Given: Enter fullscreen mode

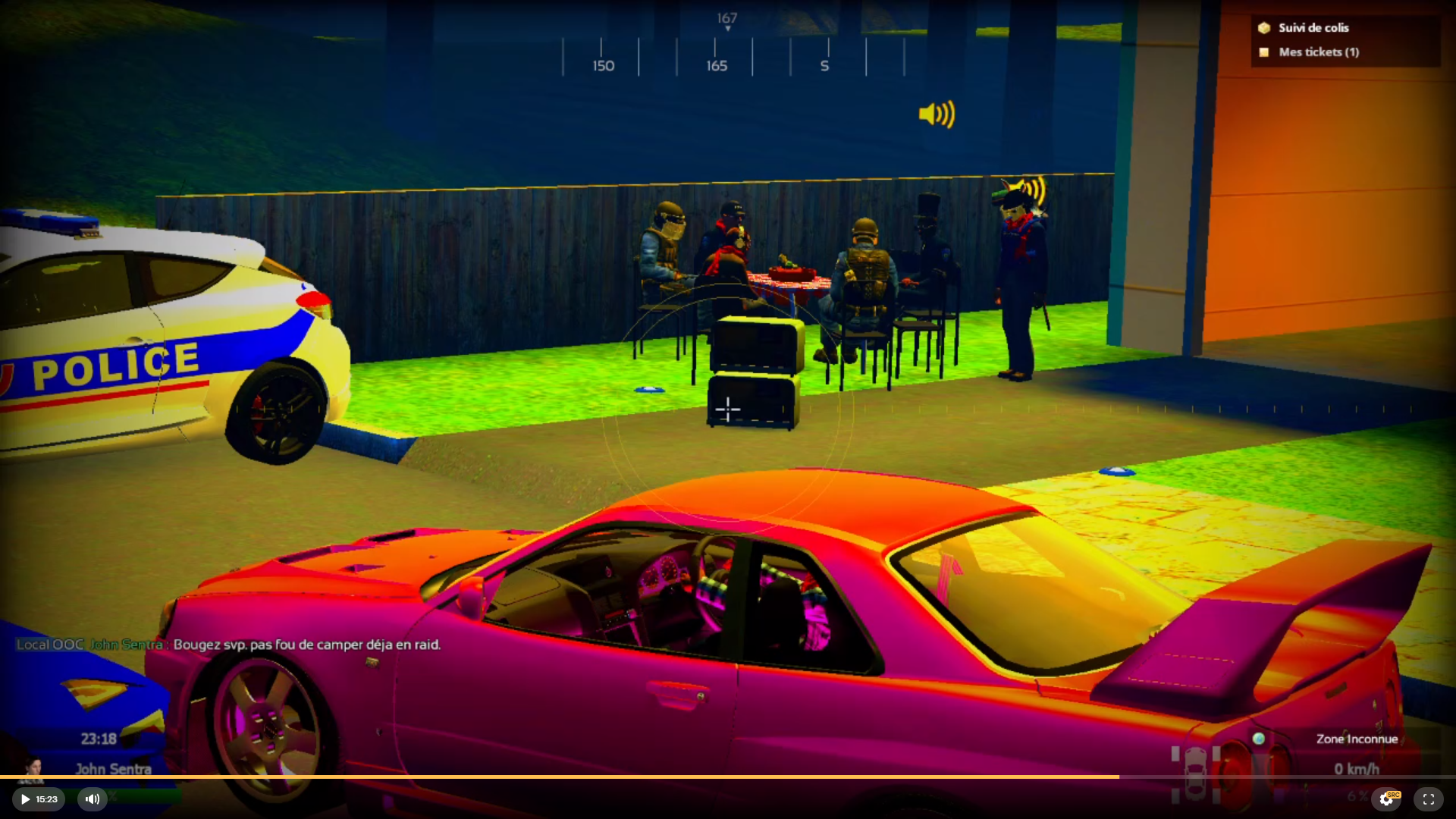Looking at the screenshot, I should pyautogui.click(x=1429, y=799).
